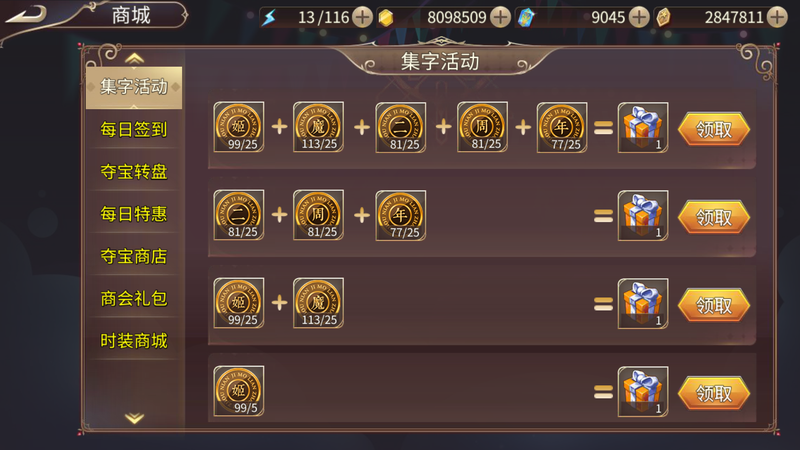This screenshot has width=800, height=450.
Task: Switch to the 时装商城 tab
Action: [x=133, y=341]
